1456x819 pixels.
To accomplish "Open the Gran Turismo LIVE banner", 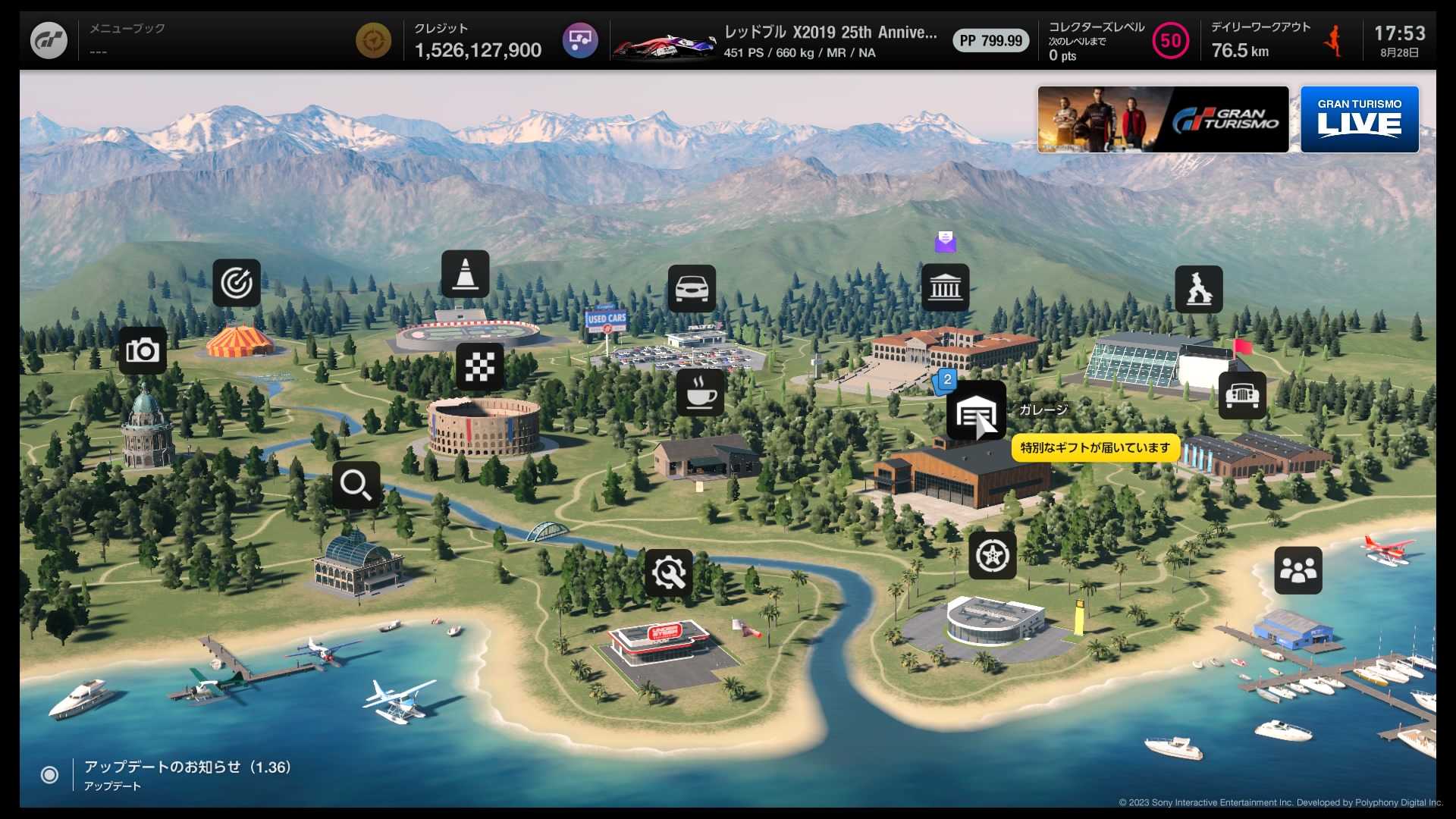I will tap(1359, 120).
